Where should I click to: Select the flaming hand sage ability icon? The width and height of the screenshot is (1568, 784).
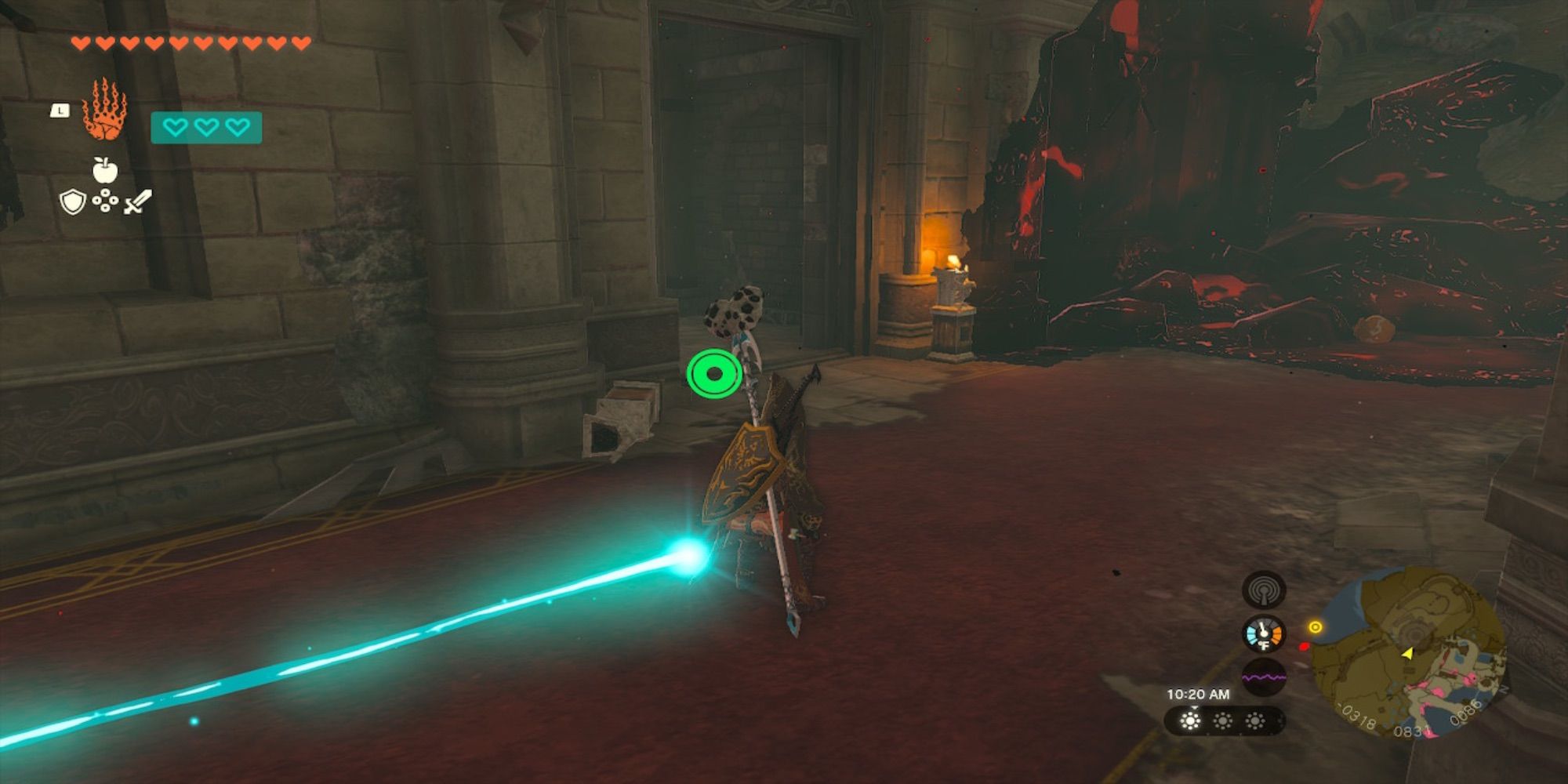(x=105, y=108)
